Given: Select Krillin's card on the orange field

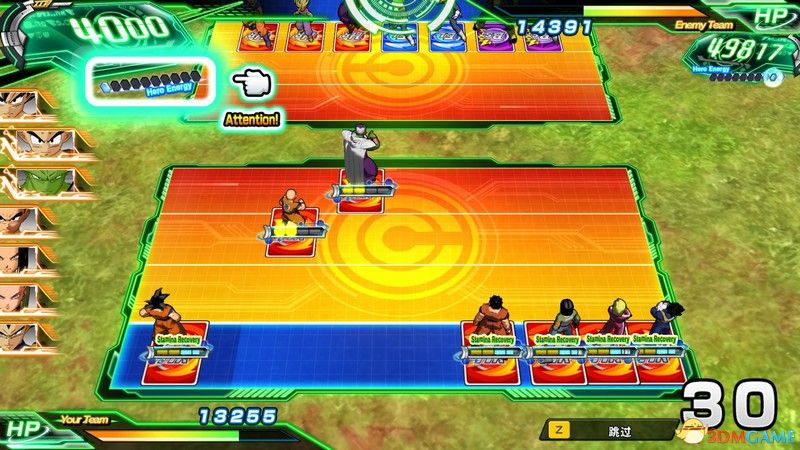Looking at the screenshot, I should [297, 231].
